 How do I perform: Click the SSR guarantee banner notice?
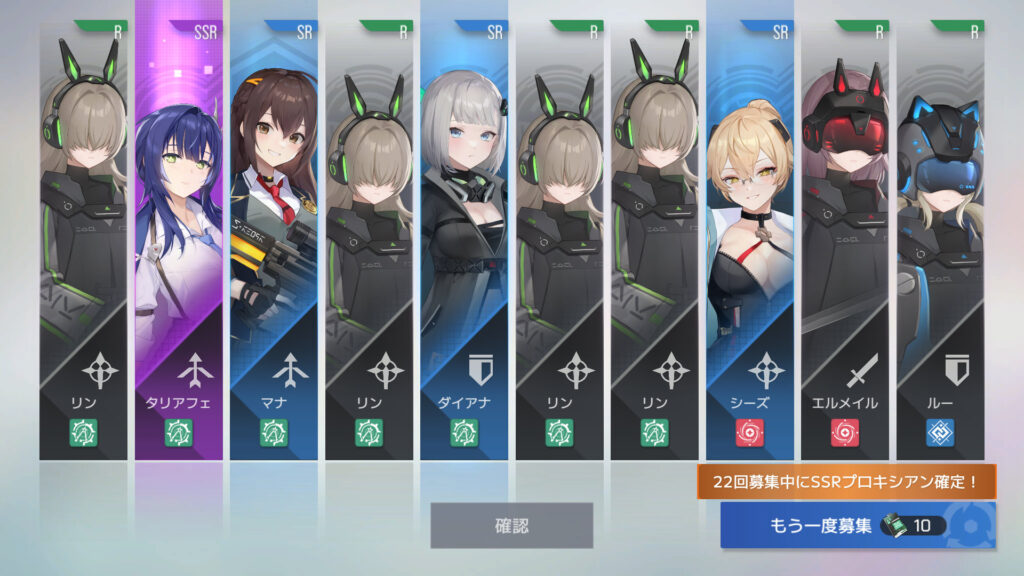click(x=847, y=482)
